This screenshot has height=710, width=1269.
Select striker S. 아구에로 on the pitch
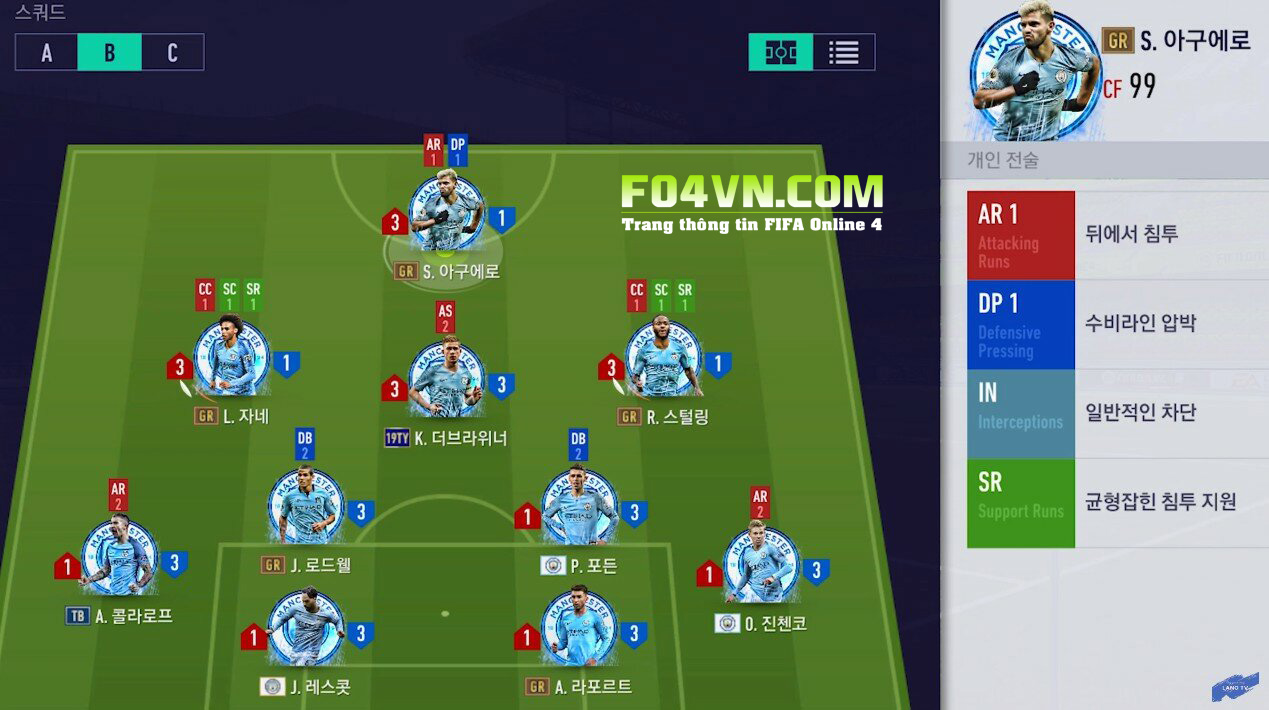446,216
